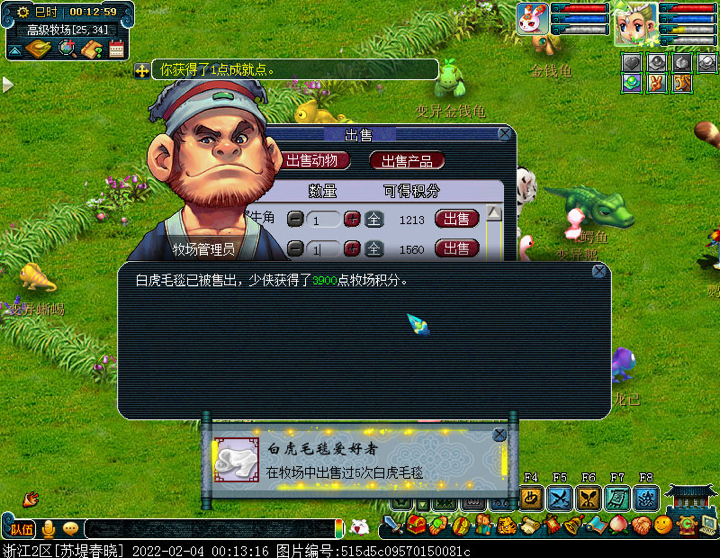Screen dimensions: 720x558
Task: Select the rabbit pet portrait
Action: point(532,19)
